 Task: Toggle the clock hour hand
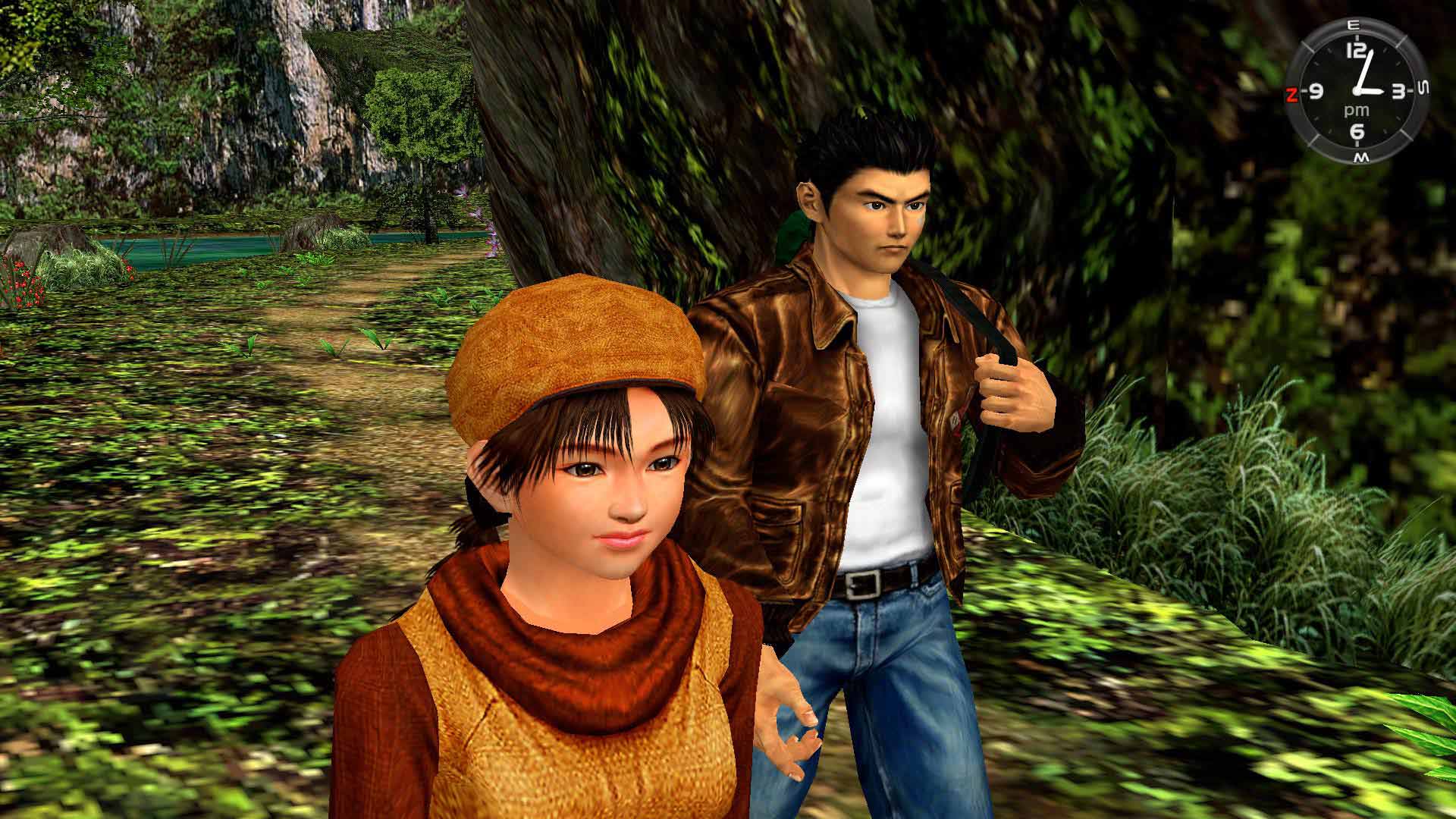1373,90
